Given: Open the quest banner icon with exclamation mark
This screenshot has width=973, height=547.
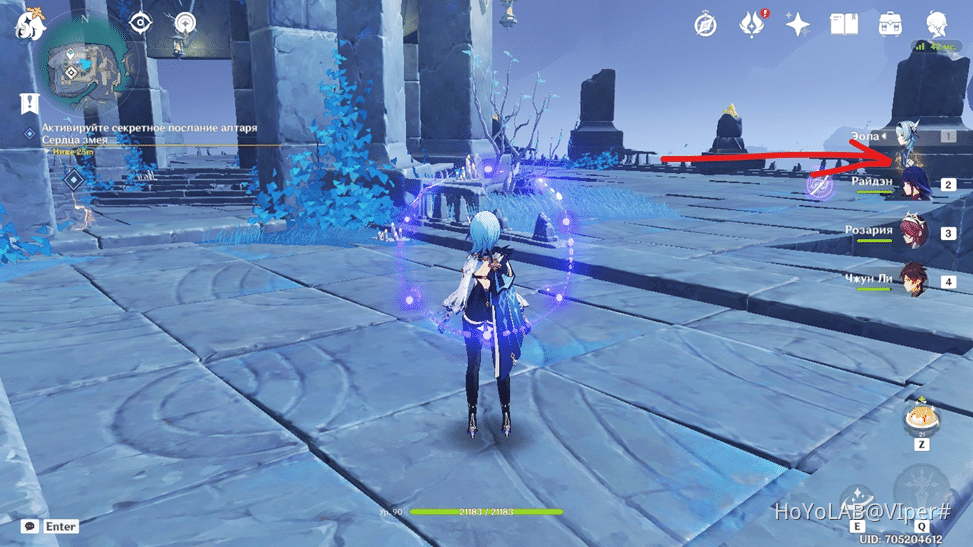Looking at the screenshot, I should point(29,102).
